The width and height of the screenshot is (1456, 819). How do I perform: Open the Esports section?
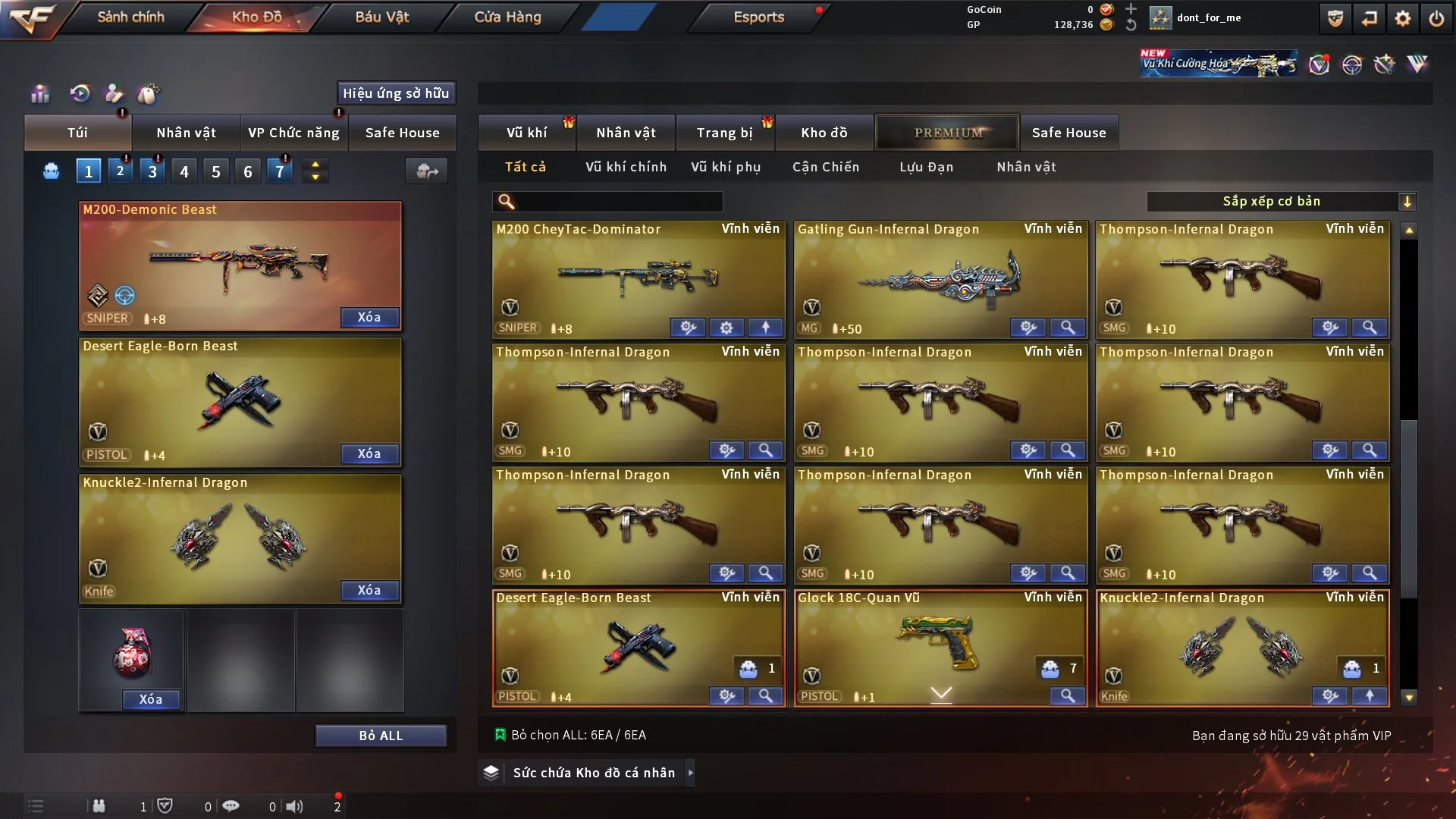click(x=758, y=17)
